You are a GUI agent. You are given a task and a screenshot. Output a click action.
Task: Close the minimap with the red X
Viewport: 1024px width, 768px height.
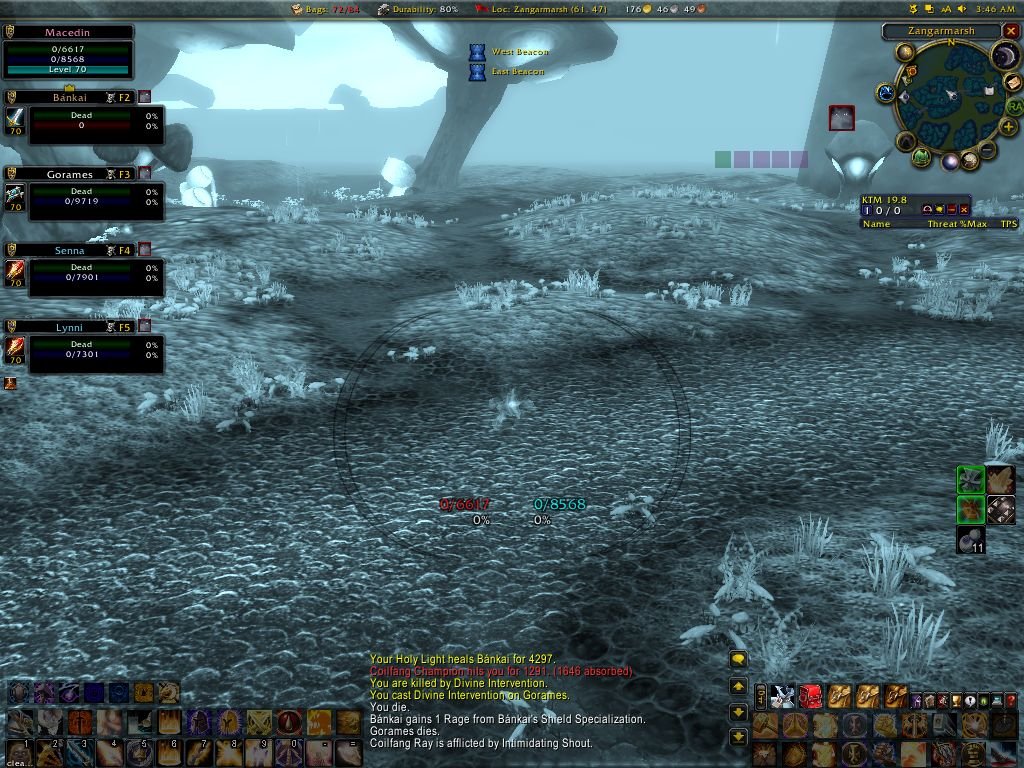(1009, 31)
